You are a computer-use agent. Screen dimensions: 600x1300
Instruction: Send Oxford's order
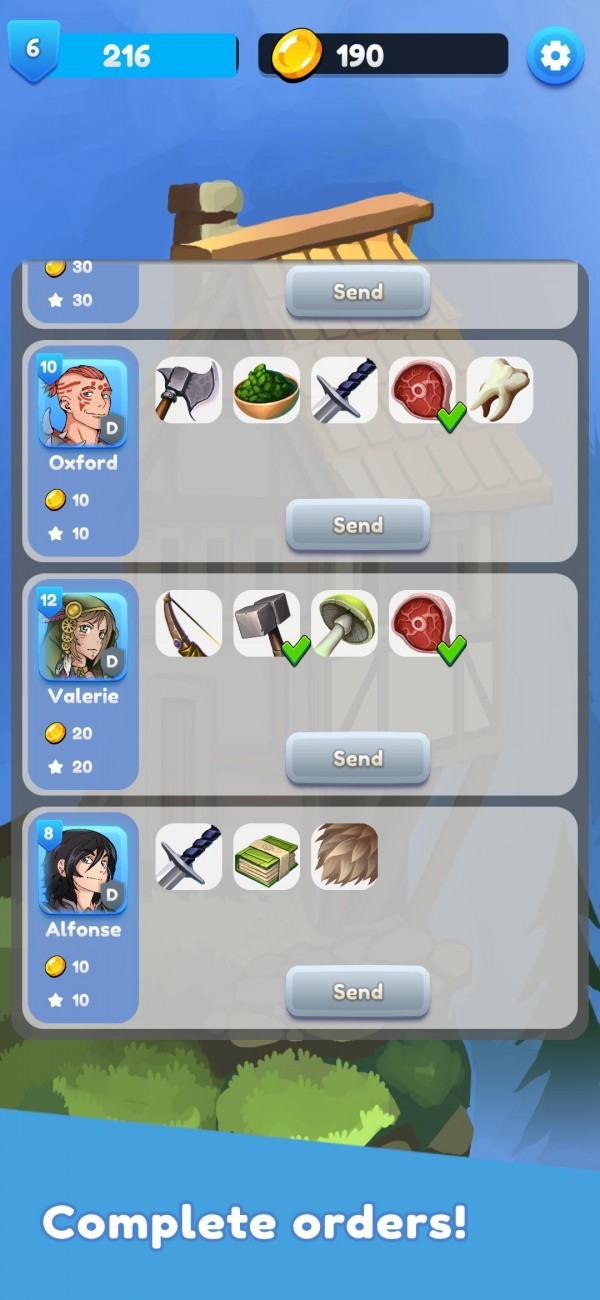[357, 525]
